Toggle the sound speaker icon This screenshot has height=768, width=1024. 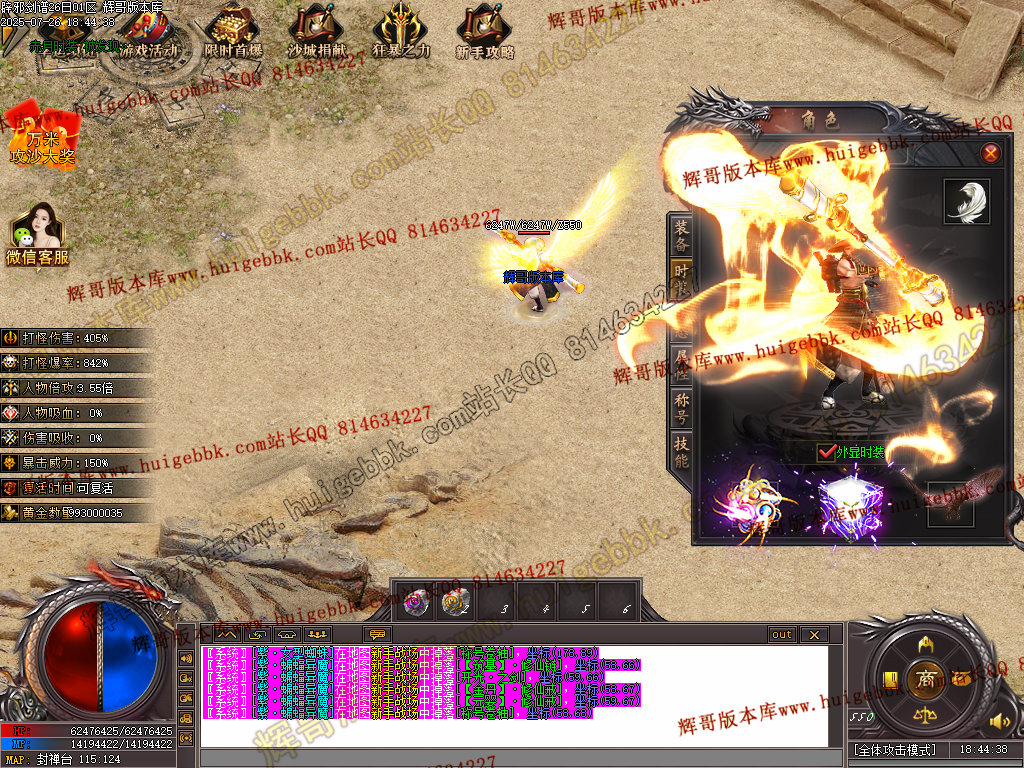pyautogui.click(x=996, y=721)
